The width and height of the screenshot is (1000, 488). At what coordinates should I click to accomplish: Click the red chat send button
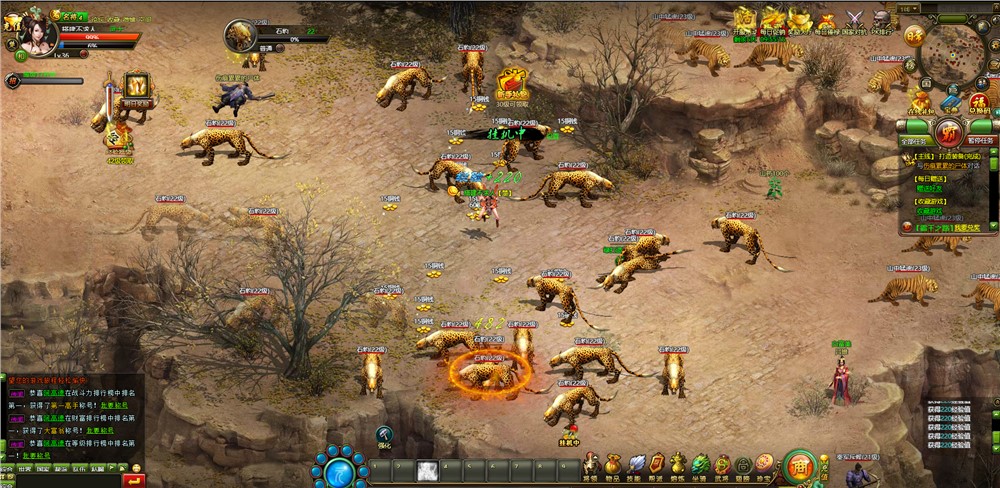pyautogui.click(x=134, y=480)
